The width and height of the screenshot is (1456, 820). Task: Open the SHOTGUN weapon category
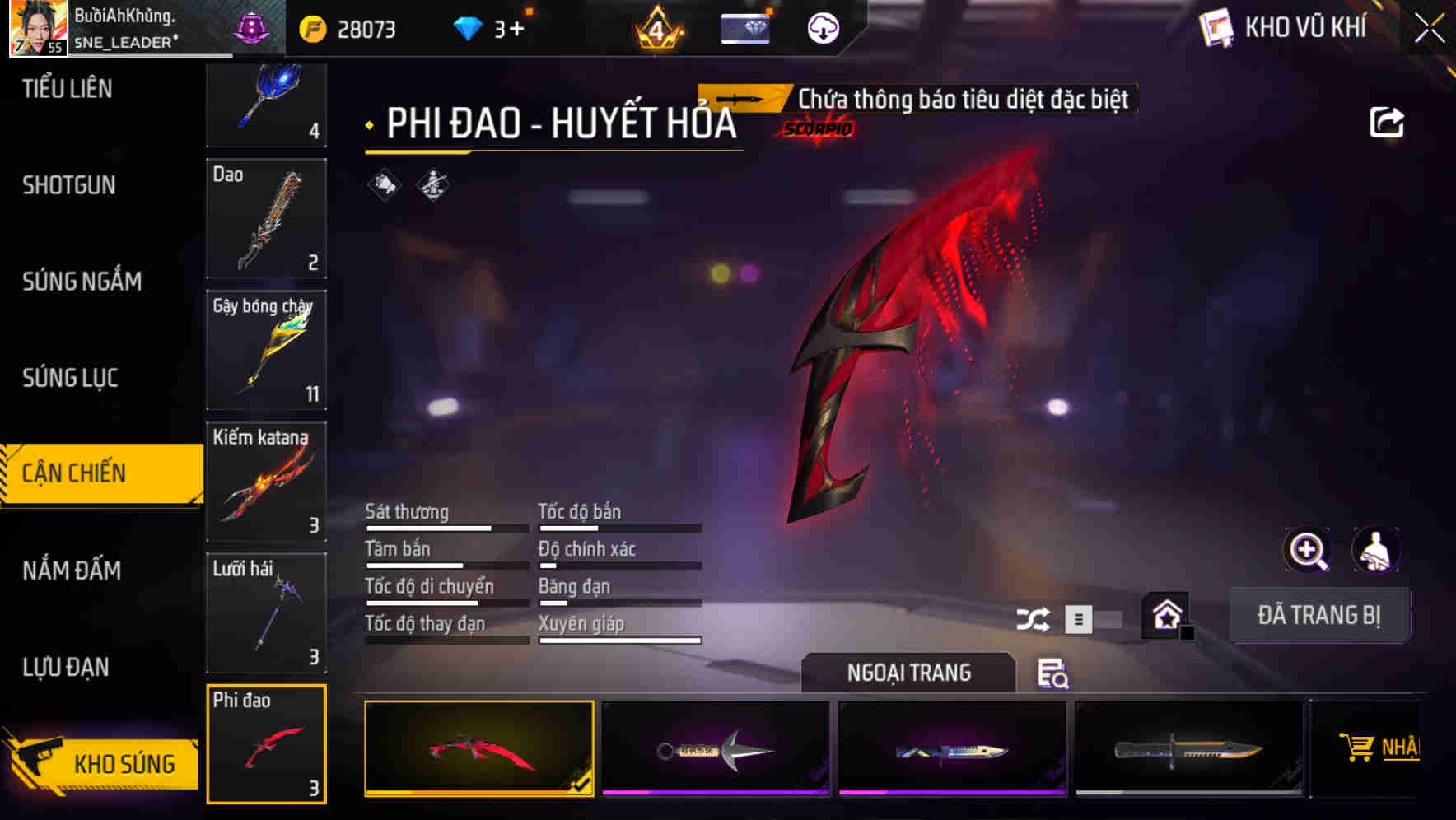68,186
